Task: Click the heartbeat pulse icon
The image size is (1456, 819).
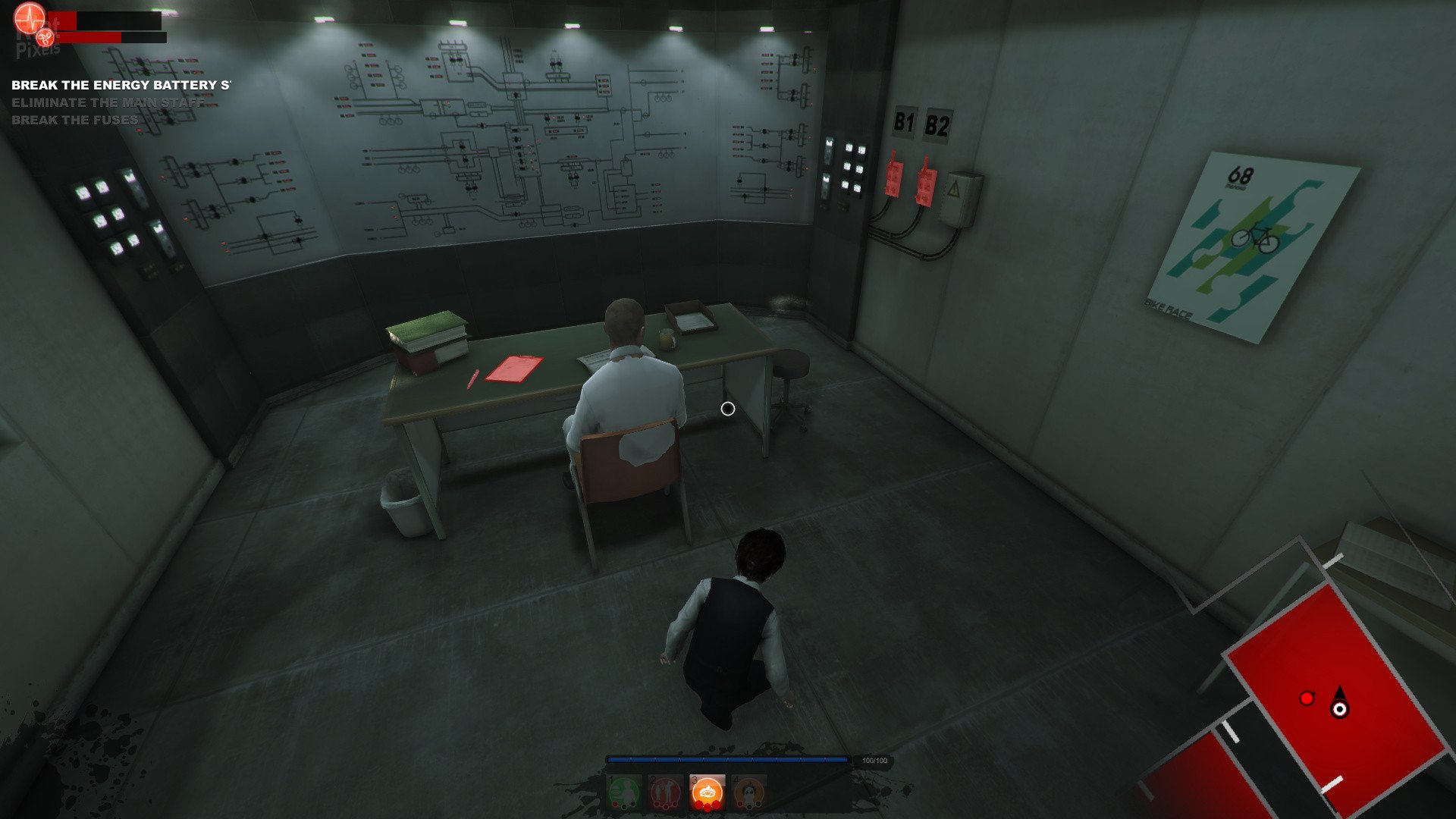Action: pyautogui.click(x=30, y=18)
